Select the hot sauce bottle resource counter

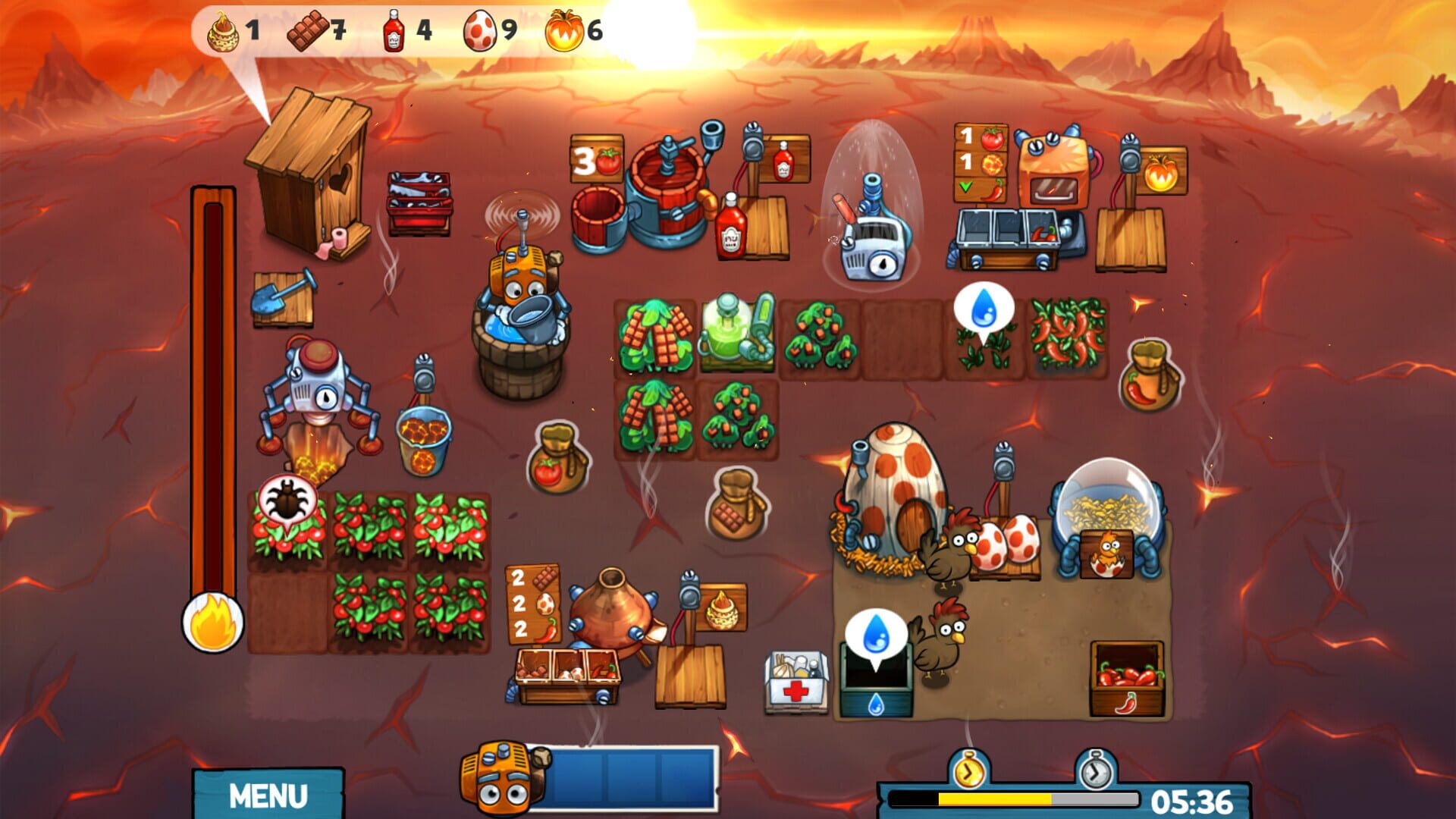394,29
